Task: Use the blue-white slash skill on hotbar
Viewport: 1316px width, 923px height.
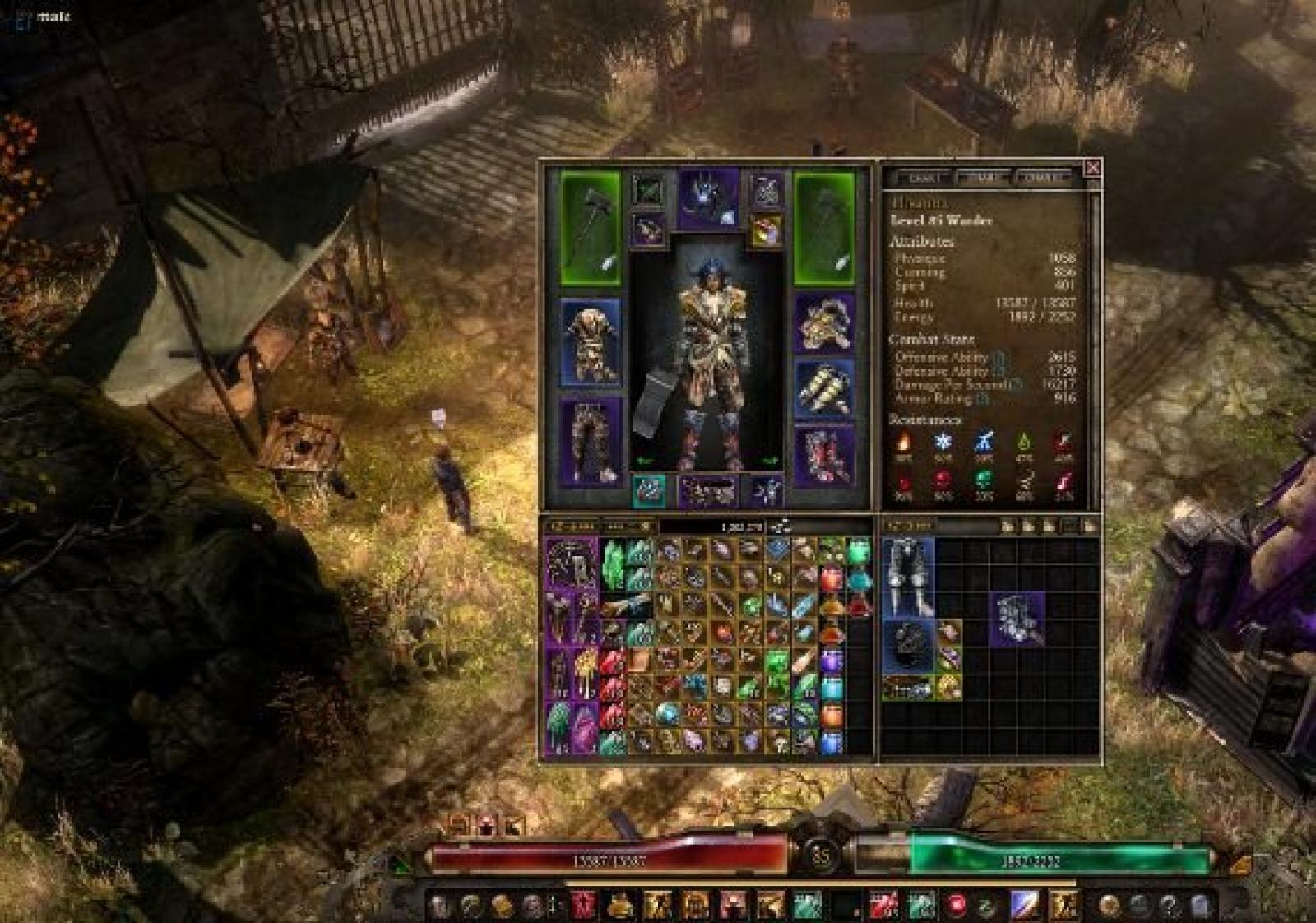Action: (x=1025, y=905)
